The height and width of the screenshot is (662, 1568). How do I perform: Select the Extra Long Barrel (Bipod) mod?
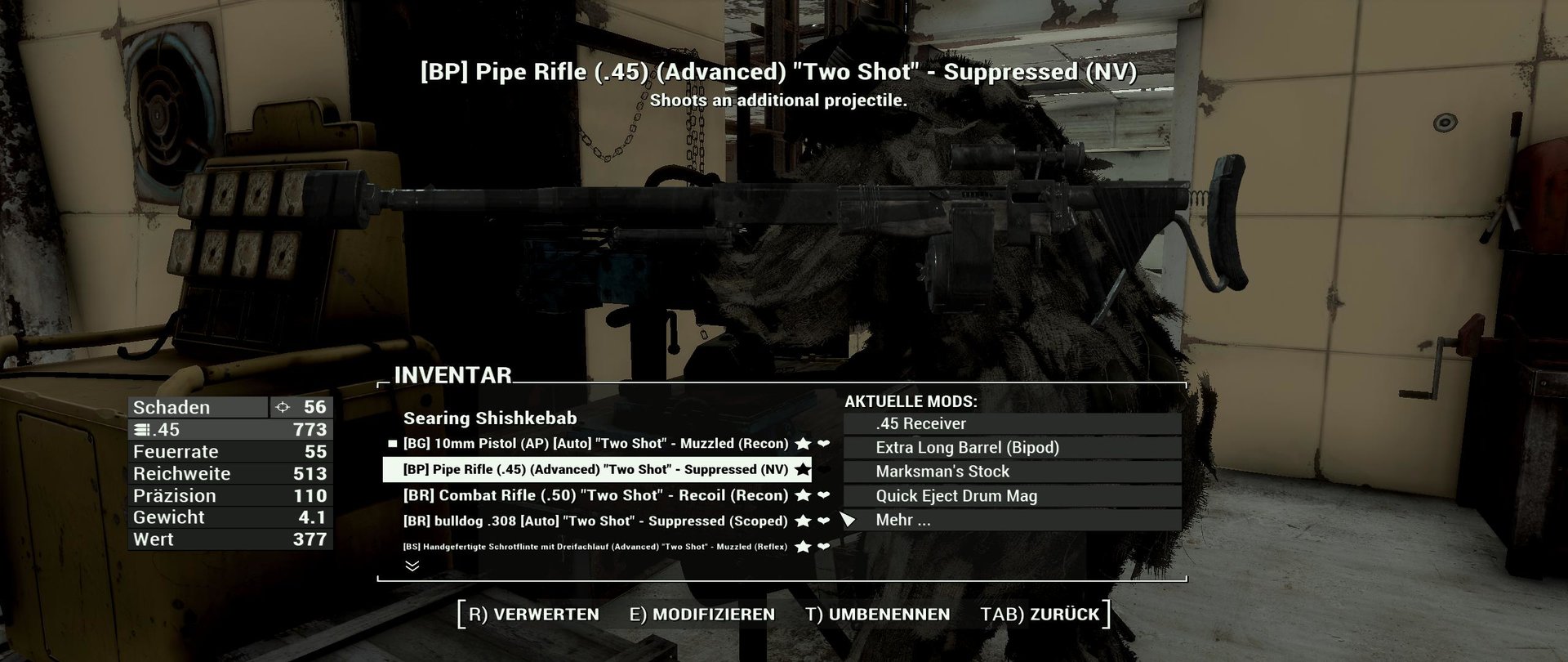tap(1012, 448)
